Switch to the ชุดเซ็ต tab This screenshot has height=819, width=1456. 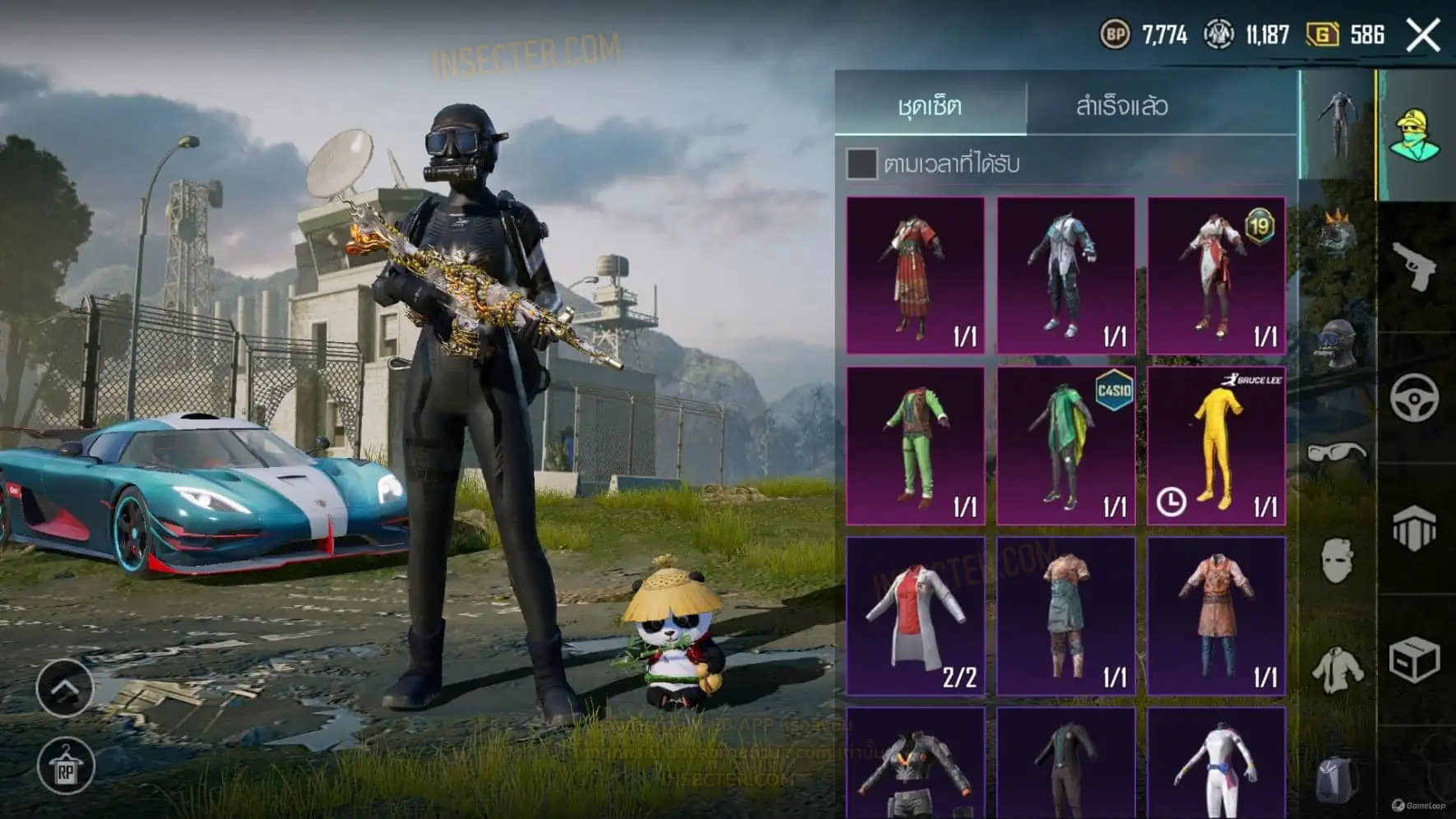[x=930, y=105]
